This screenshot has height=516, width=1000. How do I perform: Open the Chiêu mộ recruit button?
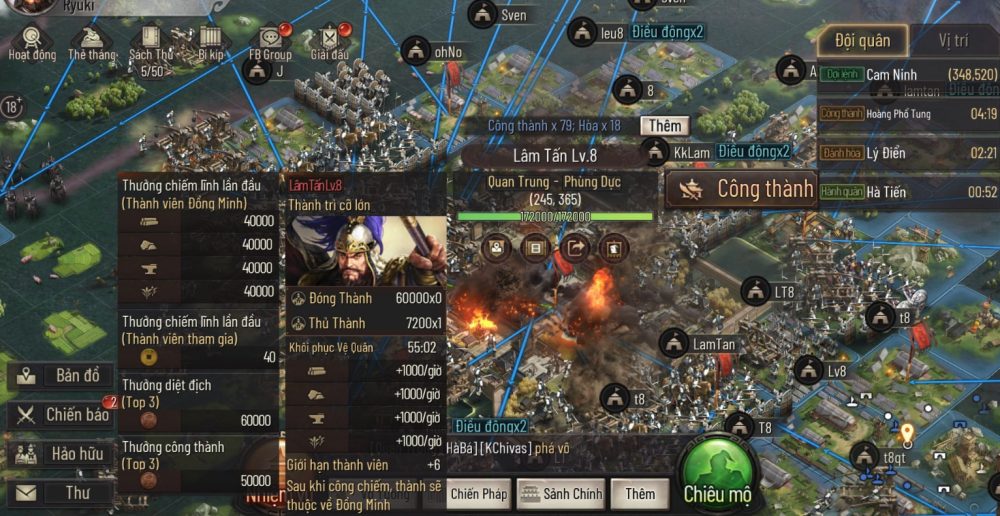coord(716,478)
